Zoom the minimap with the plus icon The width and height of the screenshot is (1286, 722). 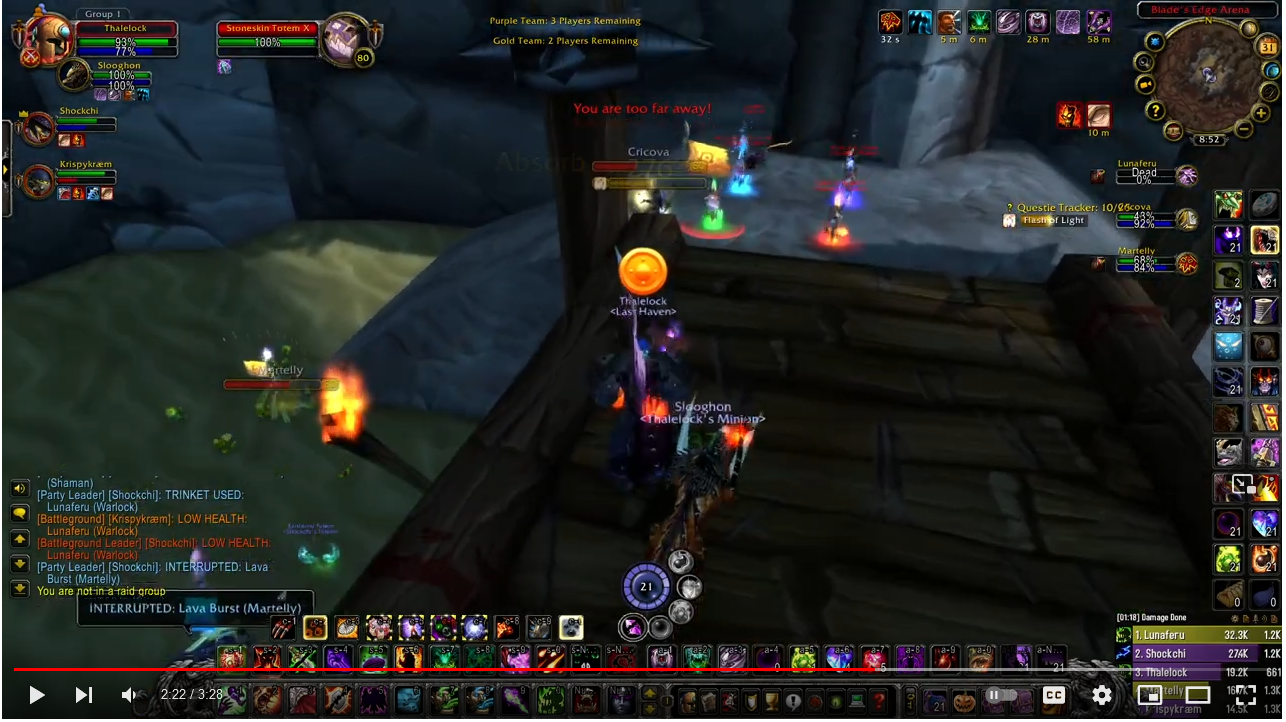1262,112
